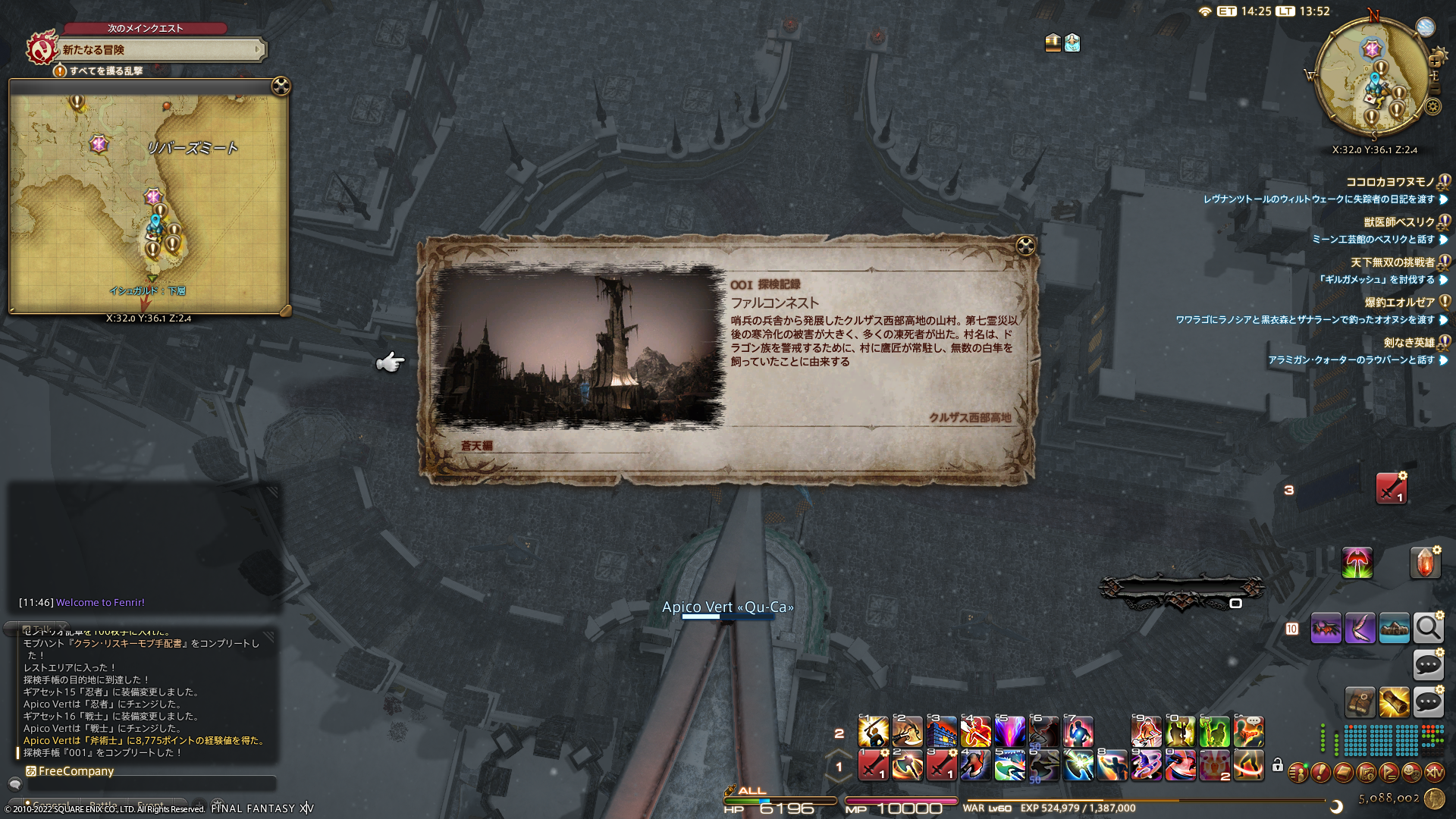Zoom in the minimap with plus button
The width and height of the screenshot is (1456, 819).
click(x=1434, y=61)
